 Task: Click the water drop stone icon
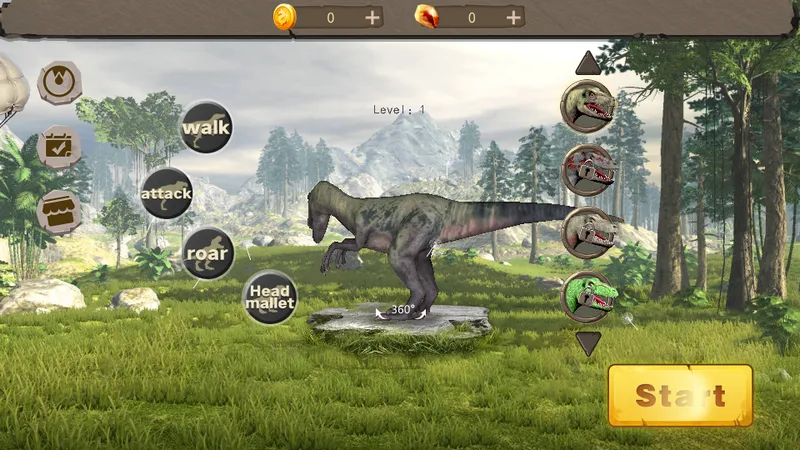pos(59,82)
